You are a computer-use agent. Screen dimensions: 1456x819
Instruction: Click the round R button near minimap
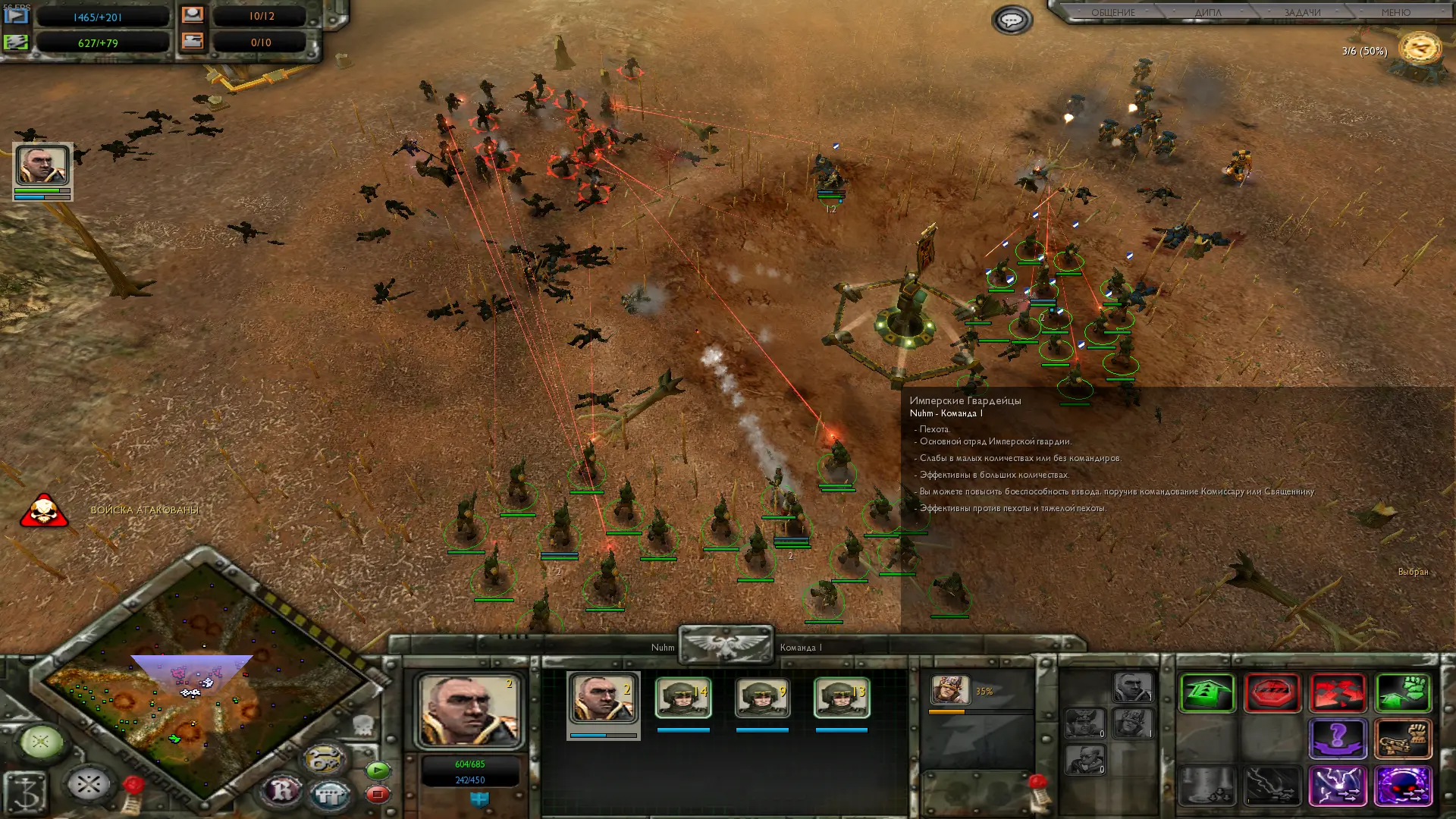tap(281, 791)
